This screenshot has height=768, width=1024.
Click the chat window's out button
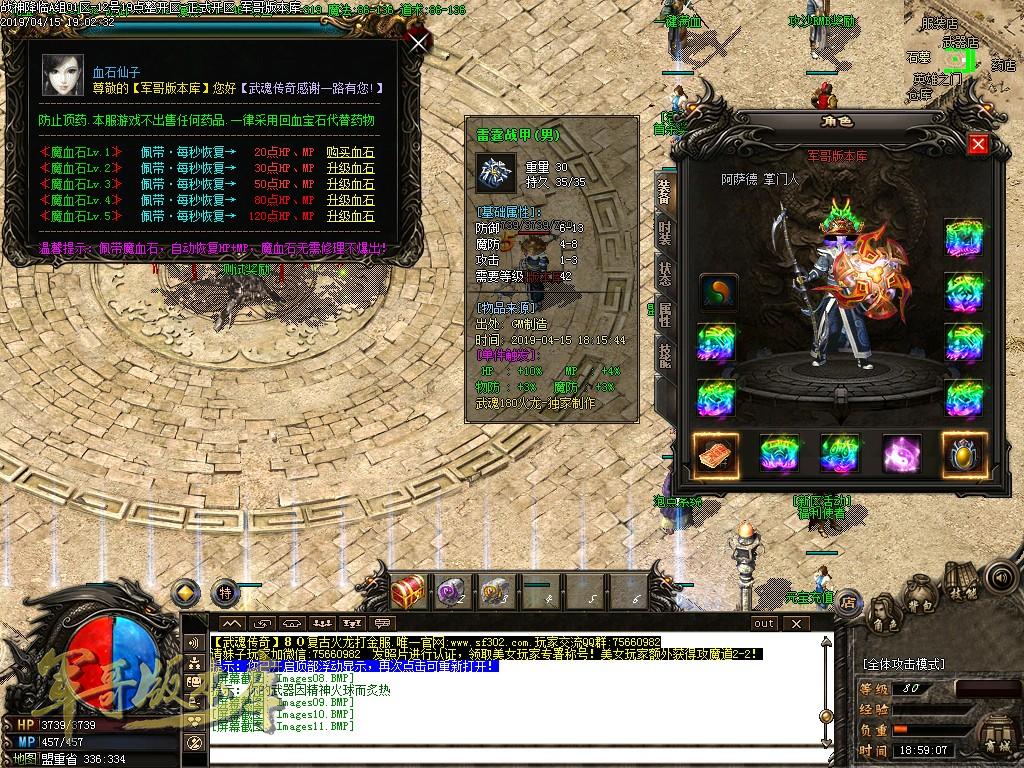(x=764, y=623)
